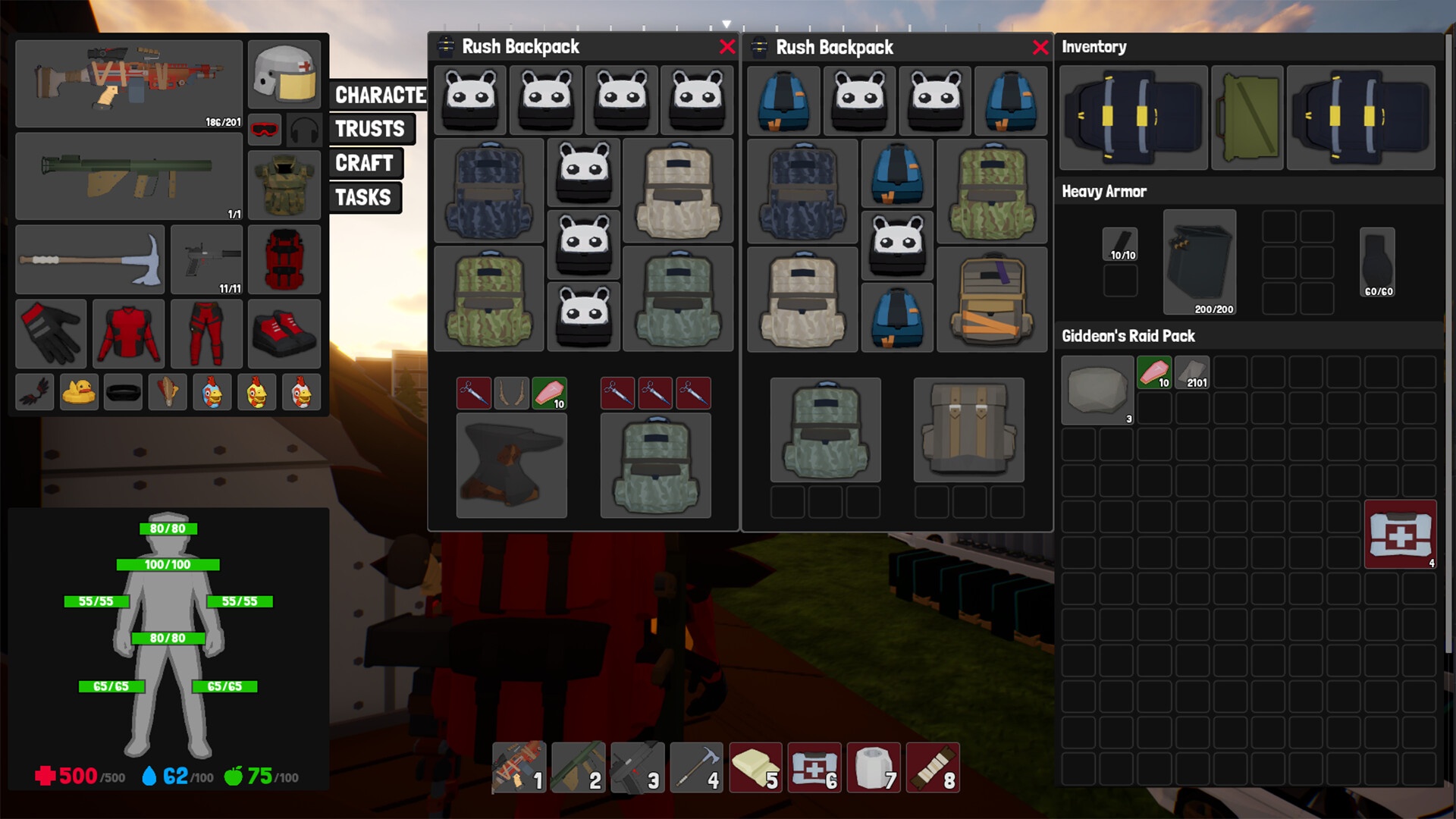Select the 200/200 ammo box in Heavy Armor
This screenshot has height=819, width=1456.
click(1199, 262)
